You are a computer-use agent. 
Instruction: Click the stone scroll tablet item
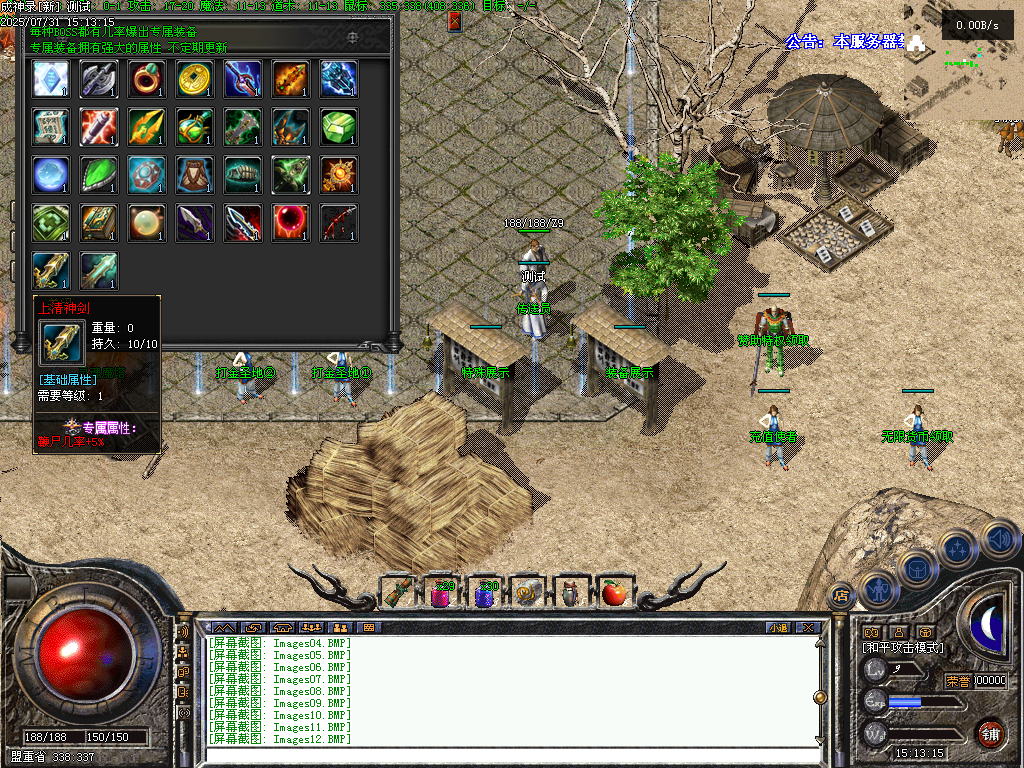[x=51, y=127]
